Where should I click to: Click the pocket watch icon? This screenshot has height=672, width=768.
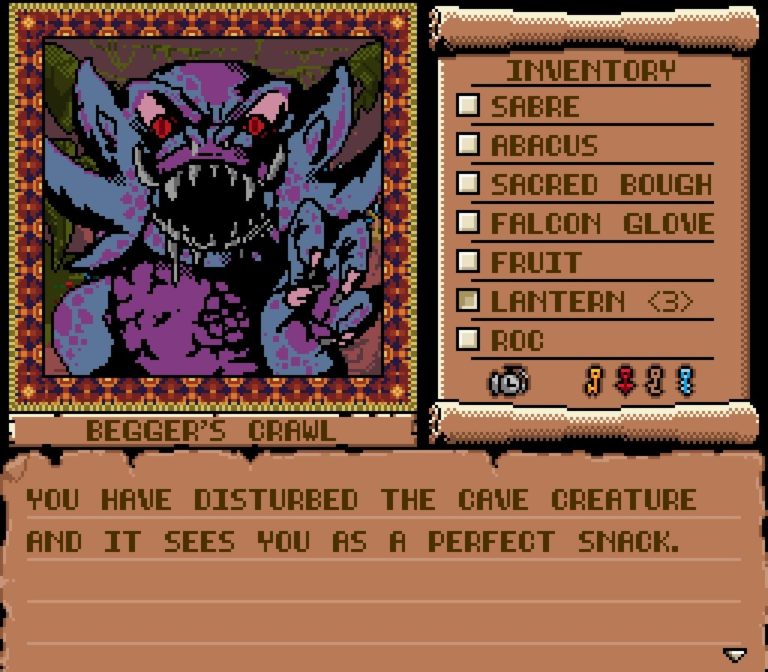(509, 381)
